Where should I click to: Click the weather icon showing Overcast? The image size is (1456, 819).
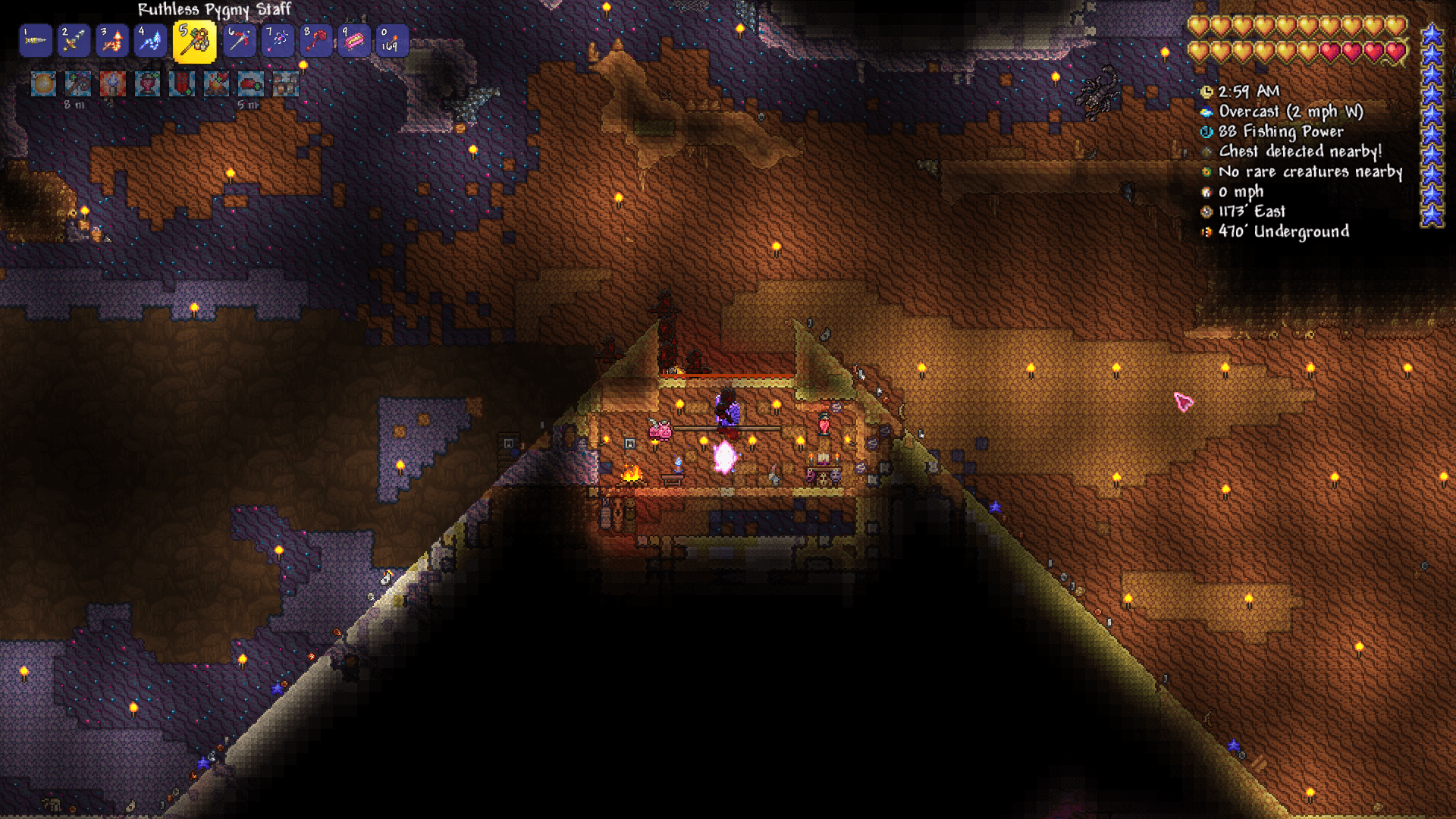coord(1206,111)
